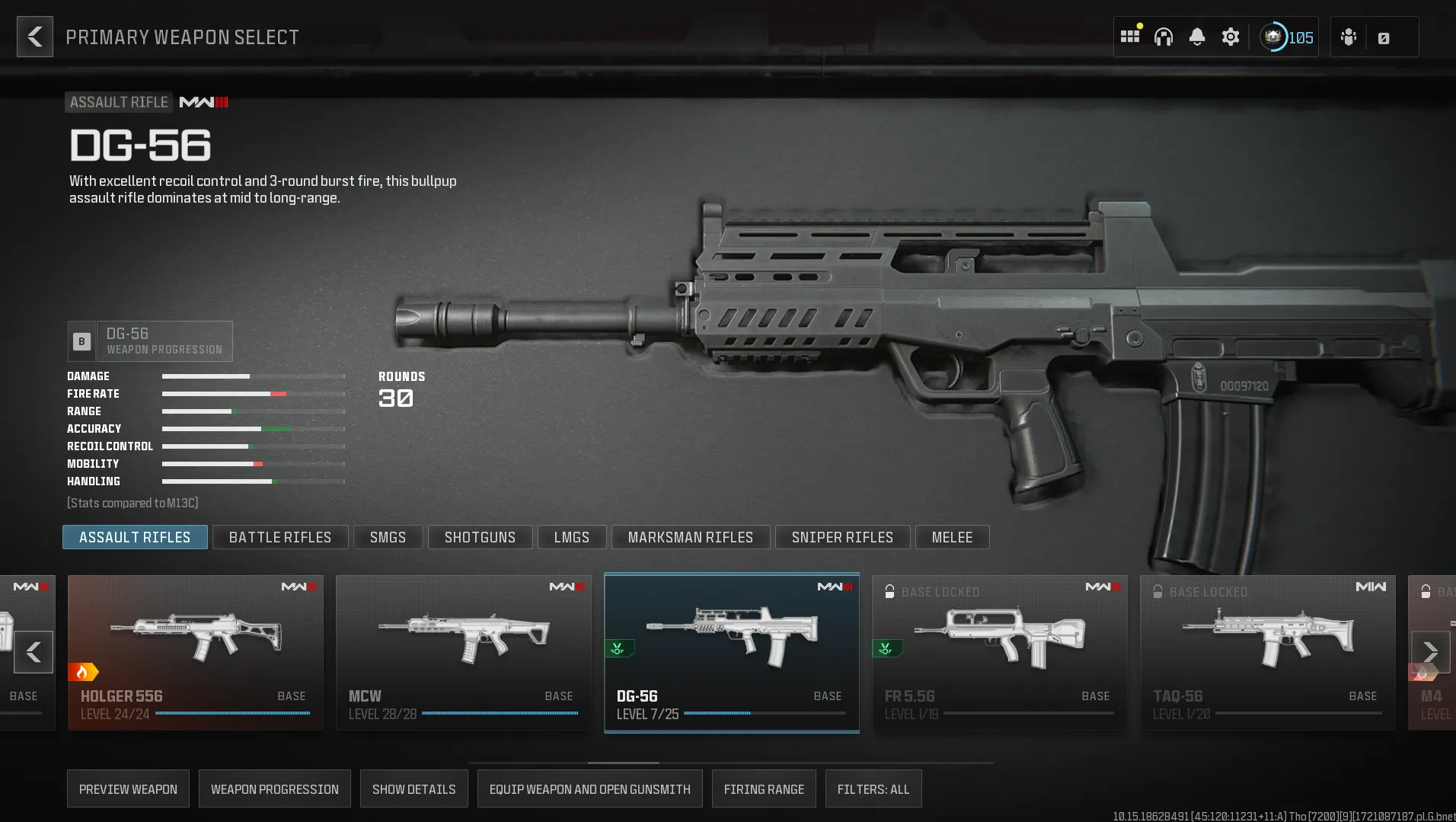
Task: Click the mastery medal icon on FR 5.56 card
Action: [x=886, y=648]
